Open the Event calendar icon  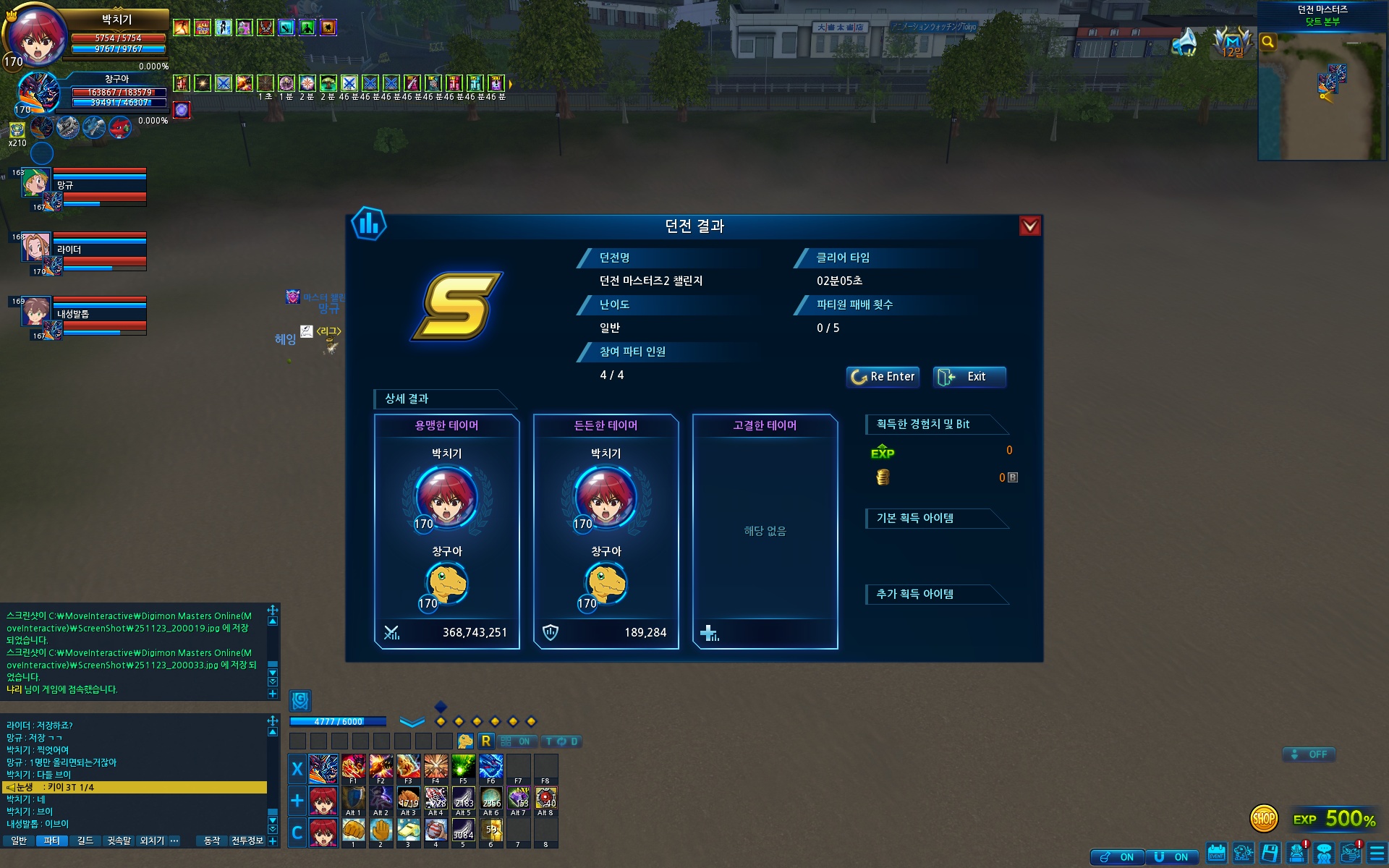[1217, 854]
